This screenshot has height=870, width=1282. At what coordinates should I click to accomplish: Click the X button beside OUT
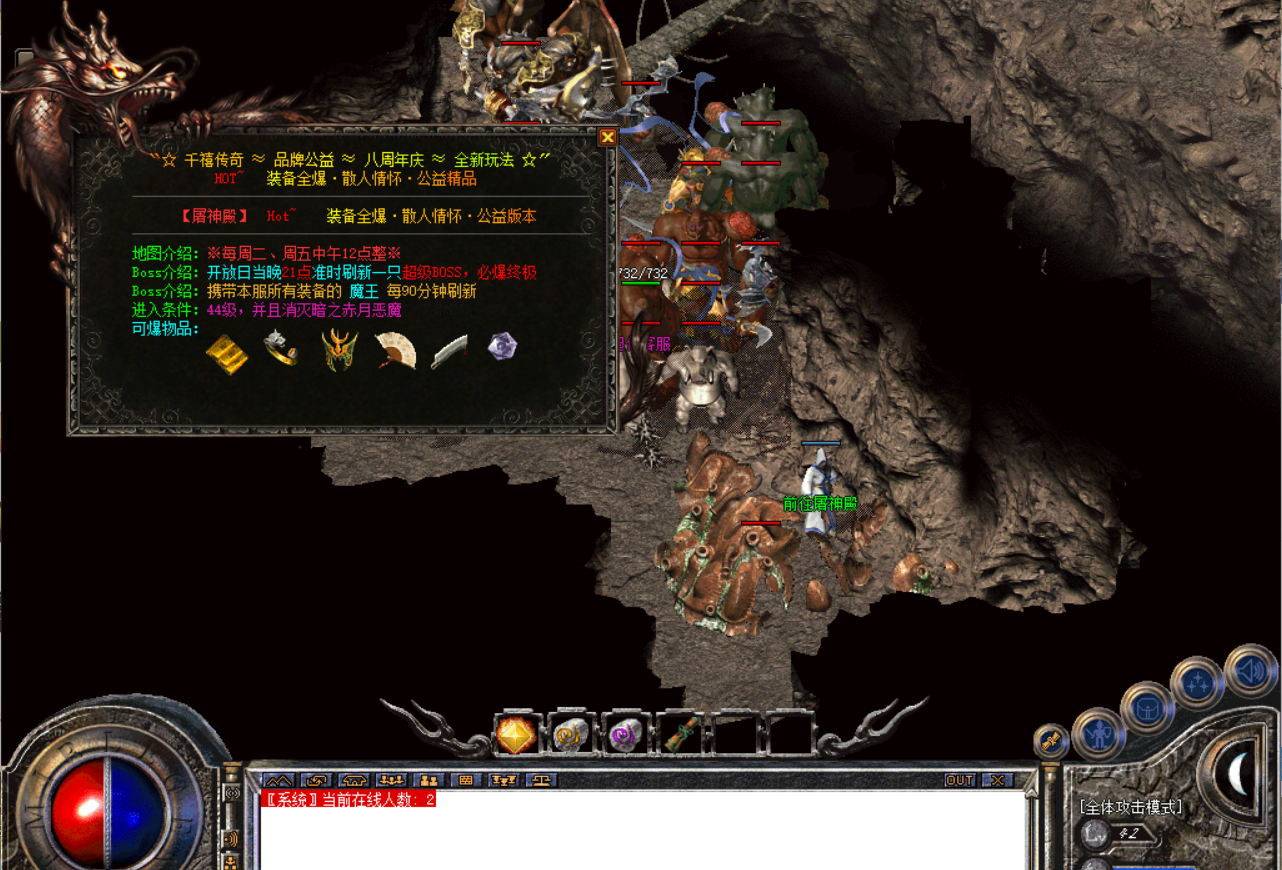click(997, 780)
